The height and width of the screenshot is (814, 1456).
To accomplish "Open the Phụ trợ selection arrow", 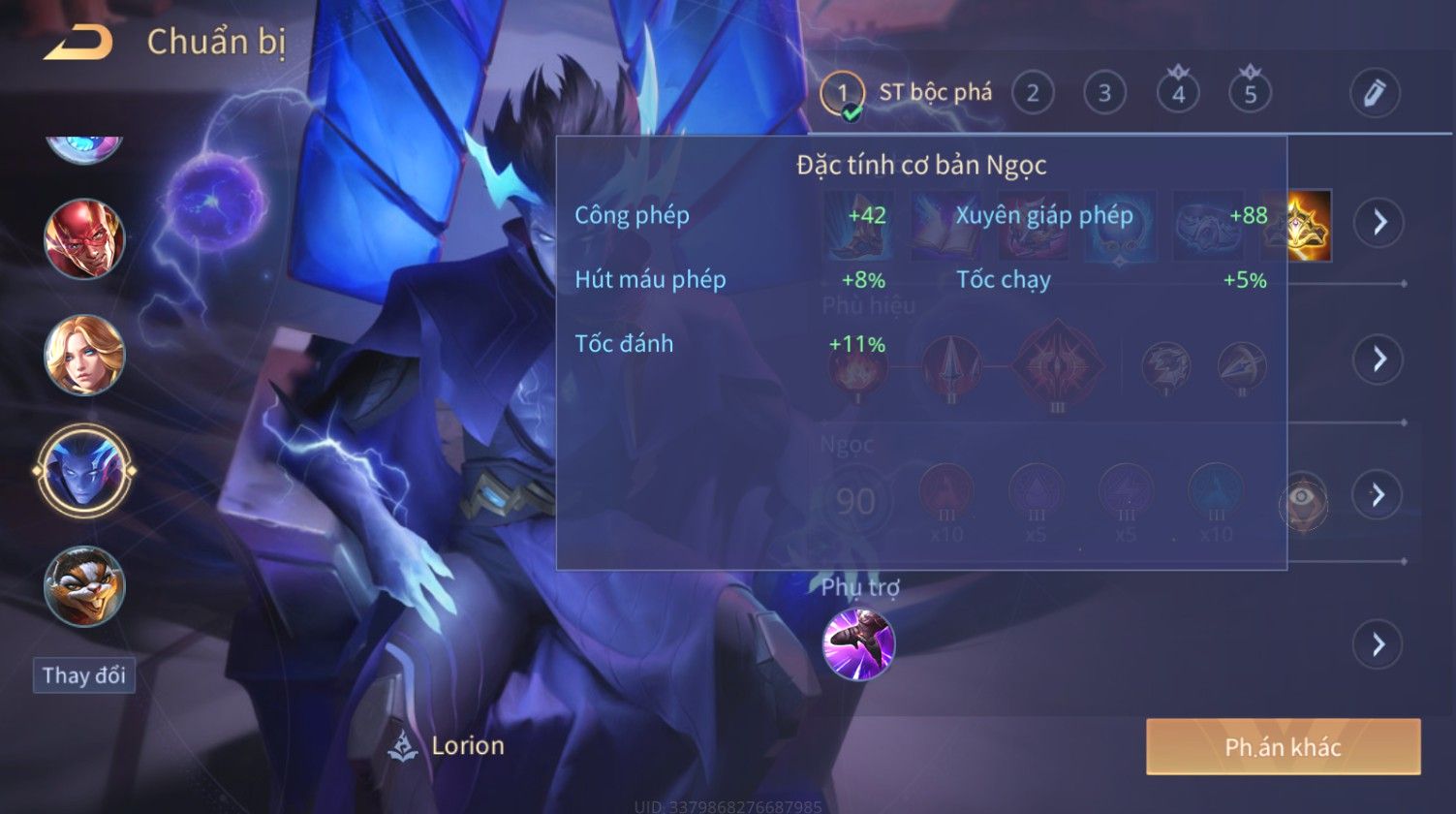I will click(1379, 644).
